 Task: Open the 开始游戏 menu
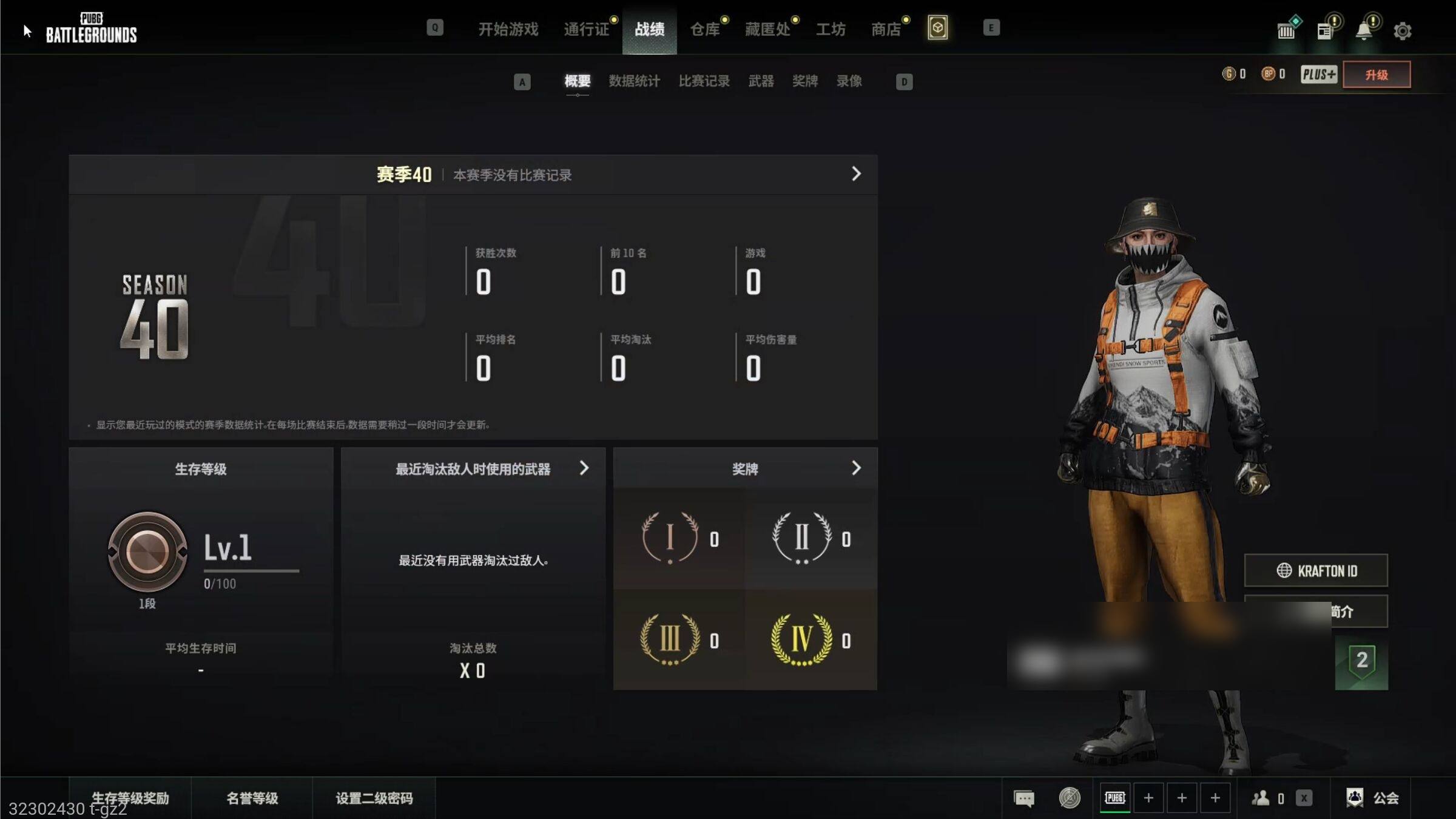508,29
